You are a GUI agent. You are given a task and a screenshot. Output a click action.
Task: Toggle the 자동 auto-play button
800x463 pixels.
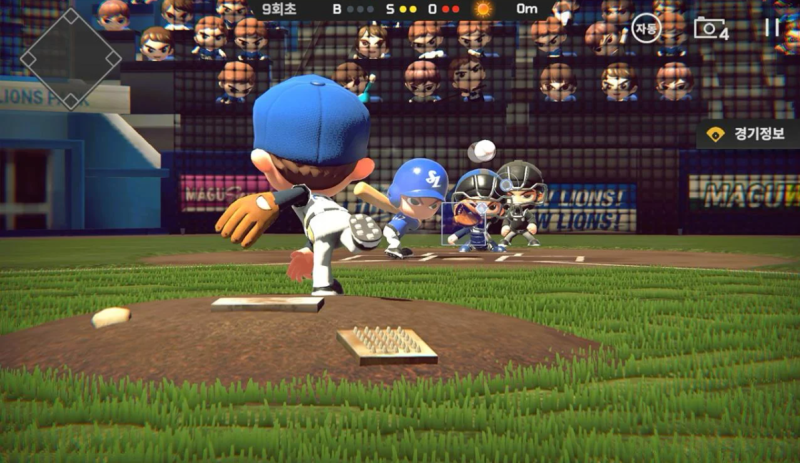click(x=646, y=28)
